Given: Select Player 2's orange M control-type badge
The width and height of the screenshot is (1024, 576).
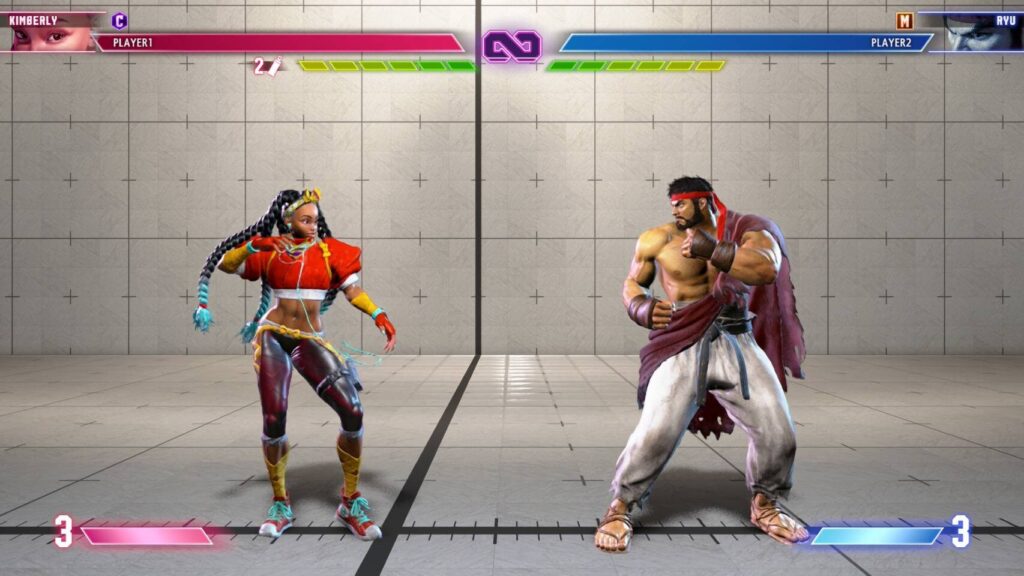Looking at the screenshot, I should (x=905, y=20).
